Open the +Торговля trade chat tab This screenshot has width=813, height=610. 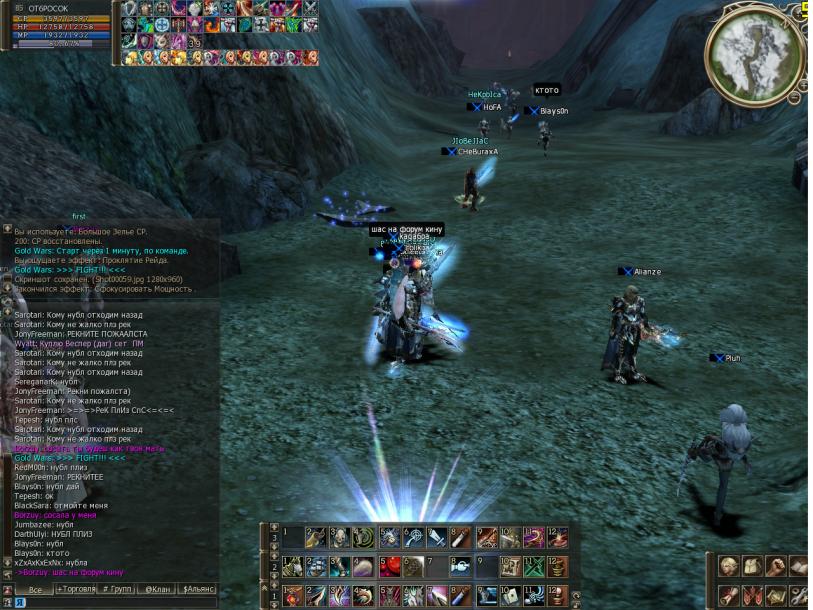click(x=76, y=590)
